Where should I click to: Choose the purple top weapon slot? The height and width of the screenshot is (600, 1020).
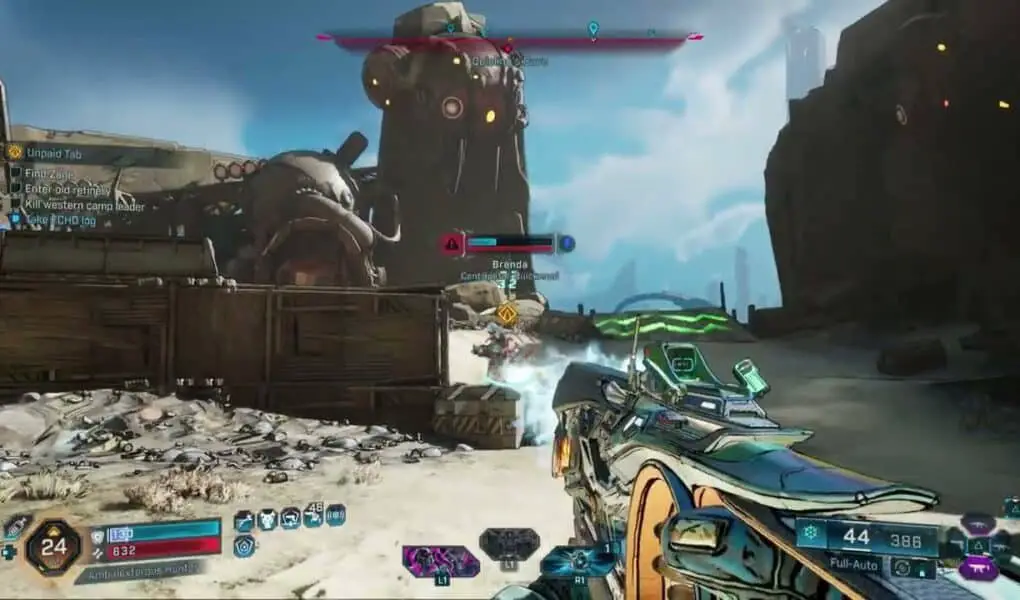pyautogui.click(x=978, y=523)
